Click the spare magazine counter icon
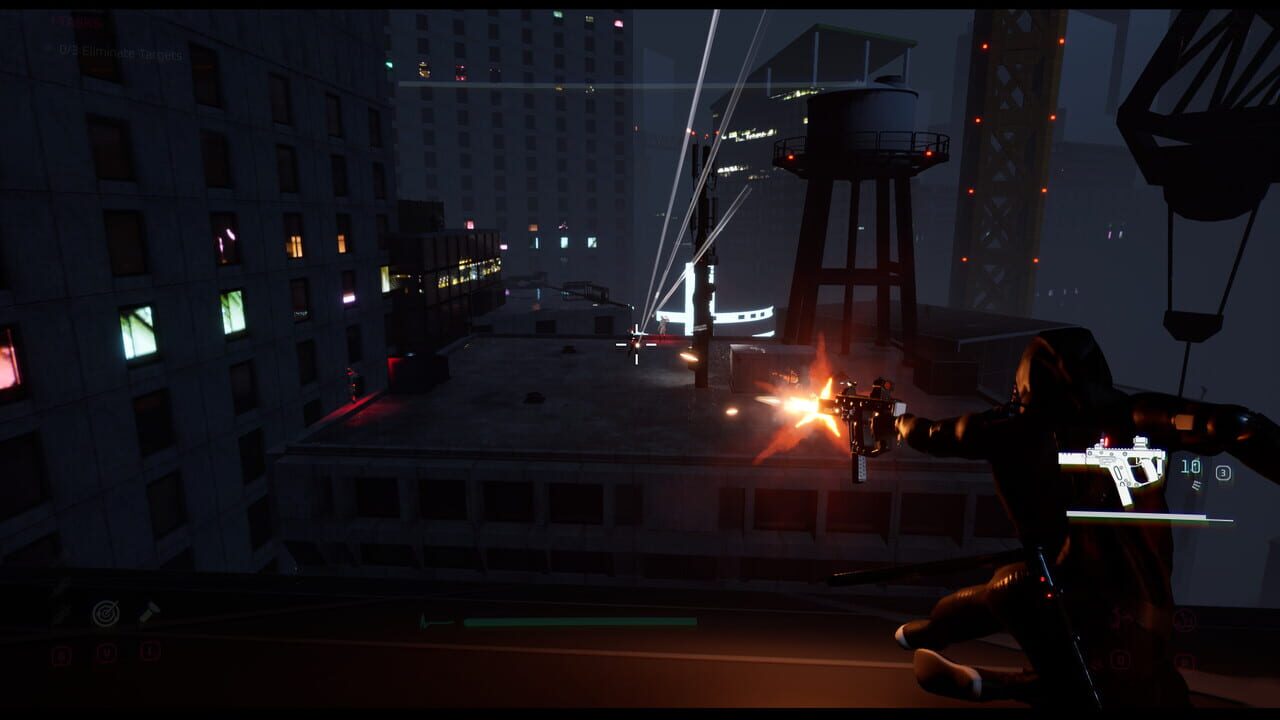The height and width of the screenshot is (720, 1280). point(1223,472)
